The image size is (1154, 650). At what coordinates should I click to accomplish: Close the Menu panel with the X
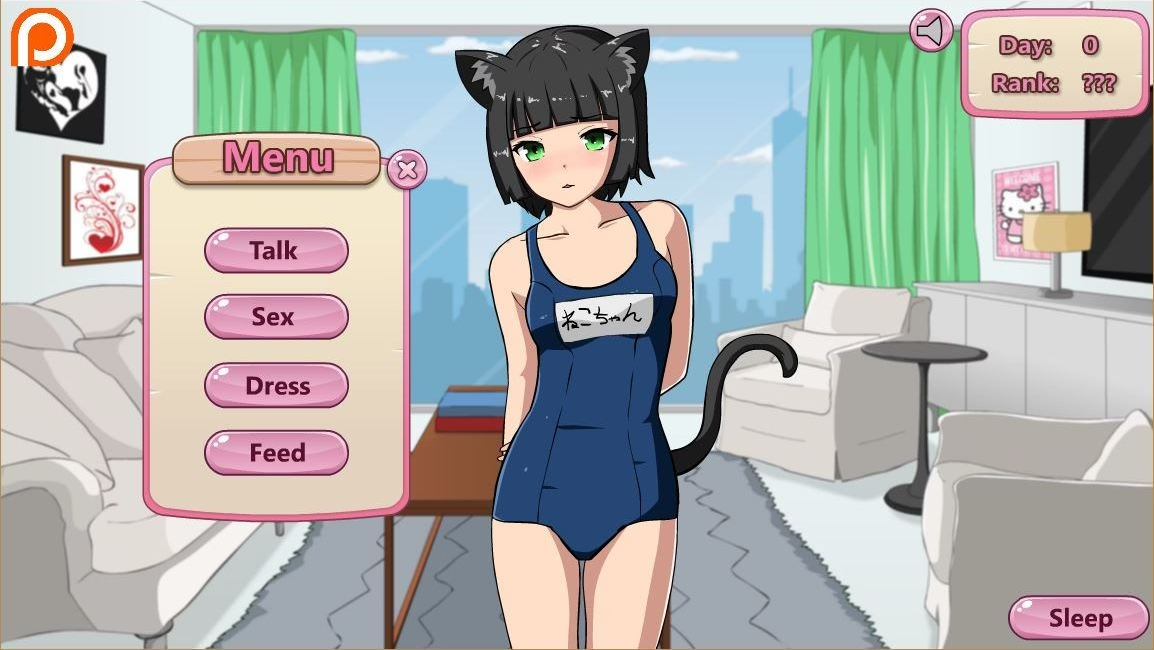406,169
